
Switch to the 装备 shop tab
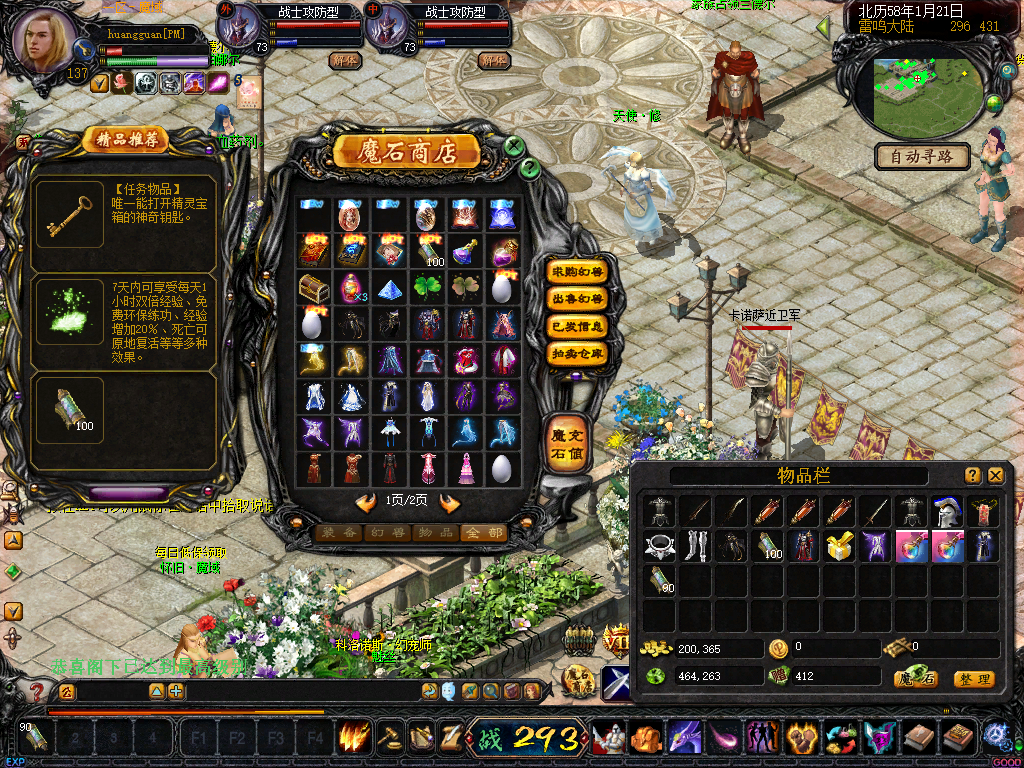pyautogui.click(x=339, y=533)
